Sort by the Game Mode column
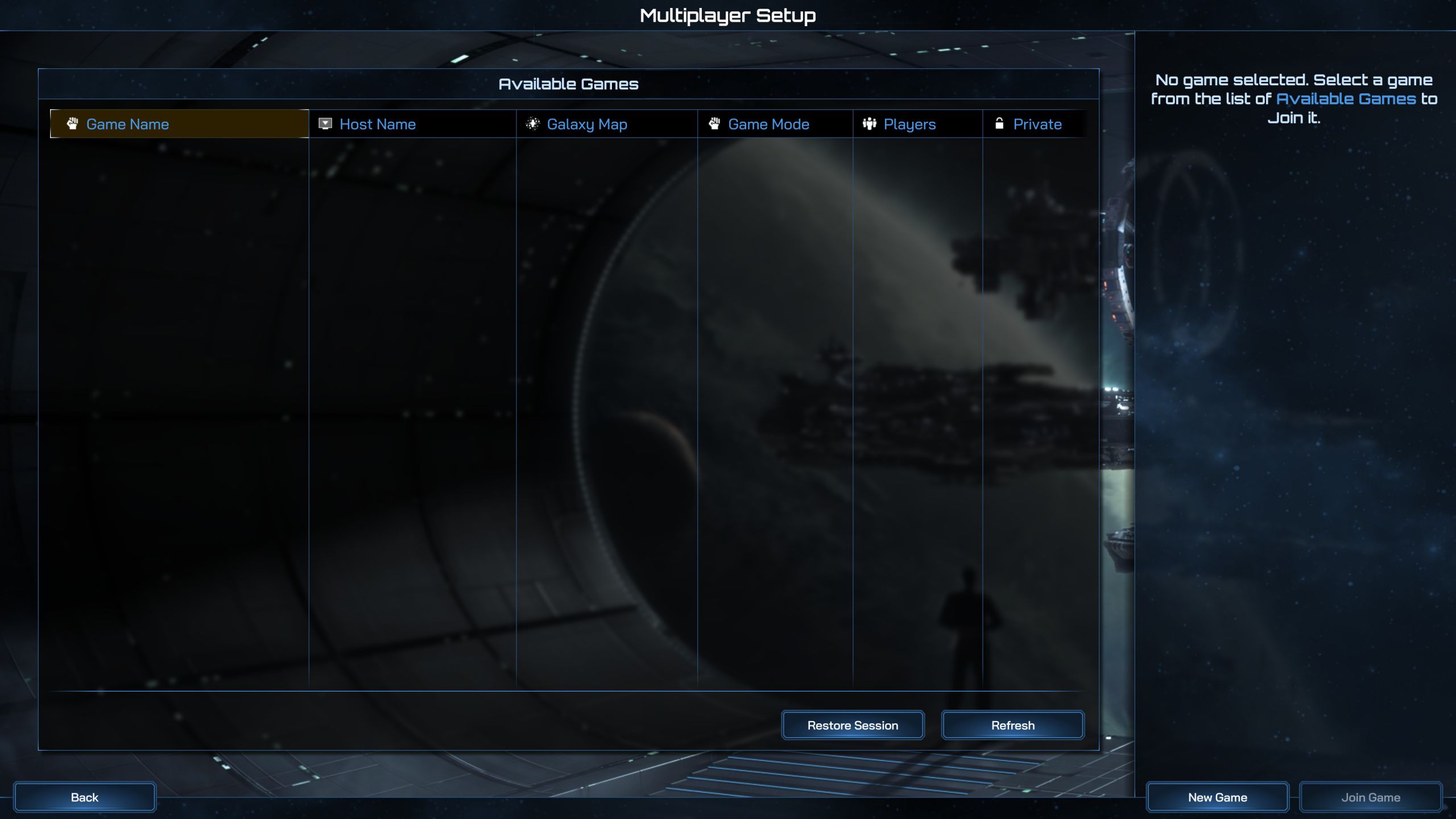1456x819 pixels. (768, 124)
